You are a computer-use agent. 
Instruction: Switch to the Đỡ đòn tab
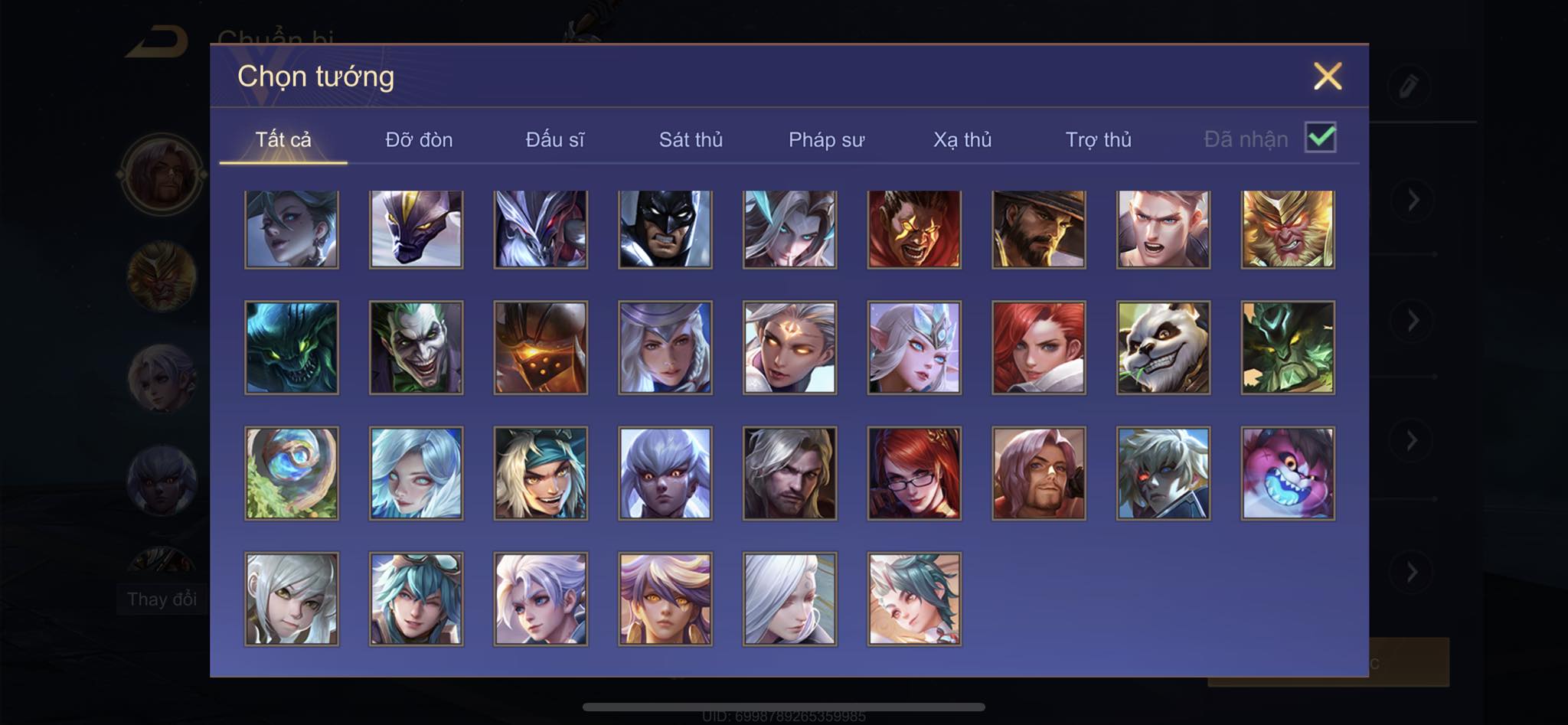pos(419,139)
